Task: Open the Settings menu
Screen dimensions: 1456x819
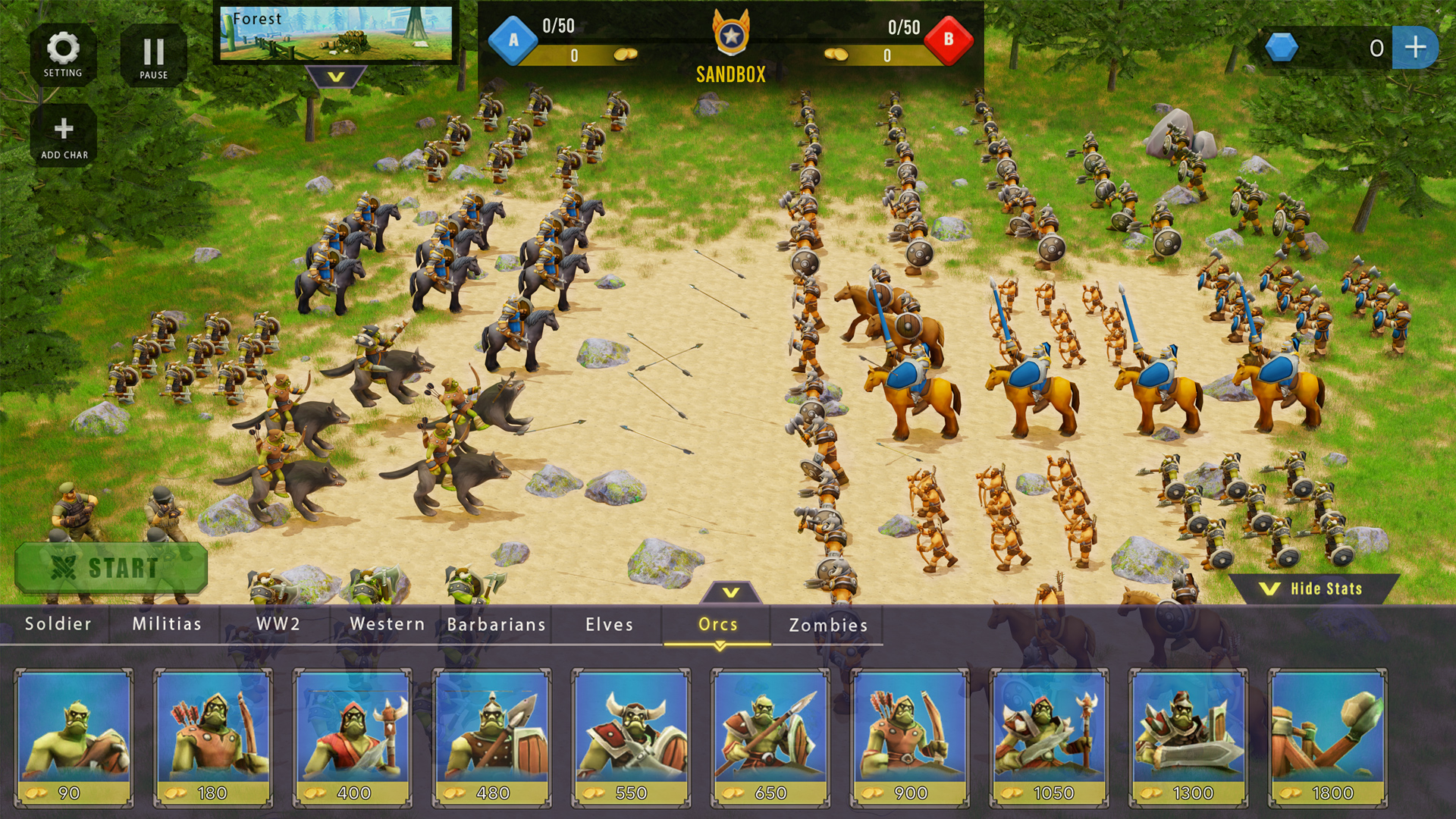Action: point(64,55)
